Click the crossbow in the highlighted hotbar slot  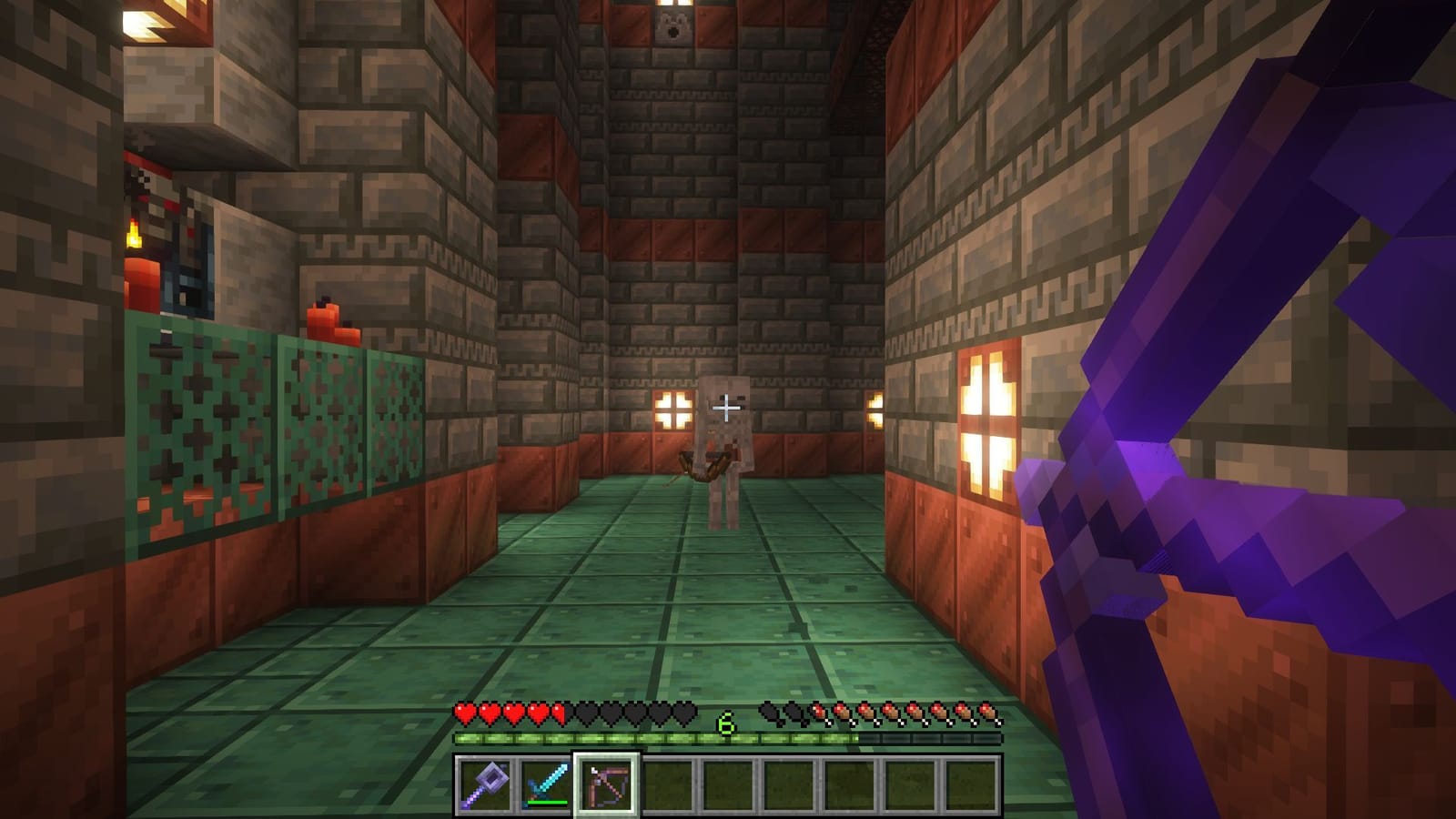pyautogui.click(x=607, y=788)
